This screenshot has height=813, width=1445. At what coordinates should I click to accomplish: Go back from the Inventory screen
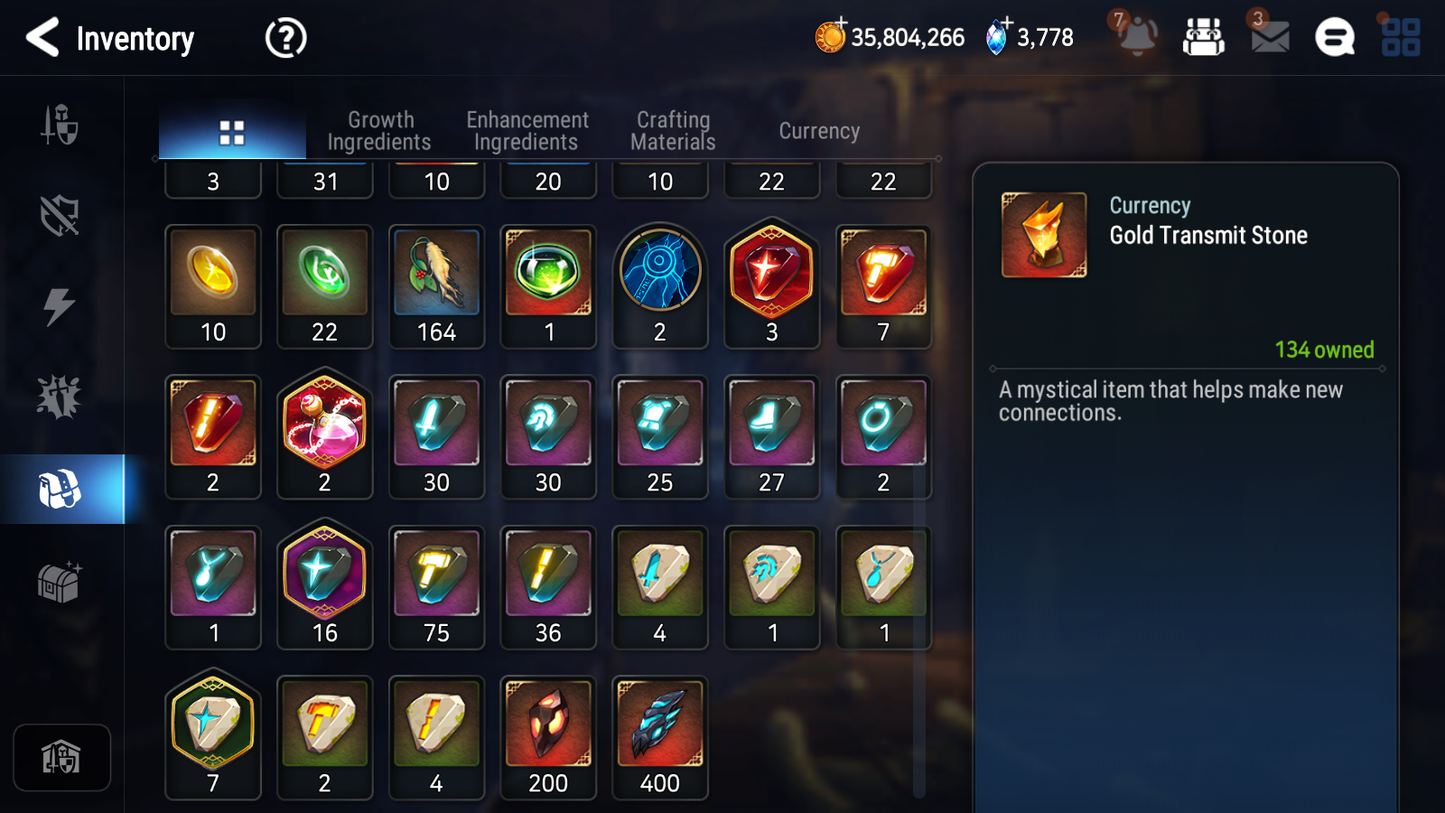(43, 38)
